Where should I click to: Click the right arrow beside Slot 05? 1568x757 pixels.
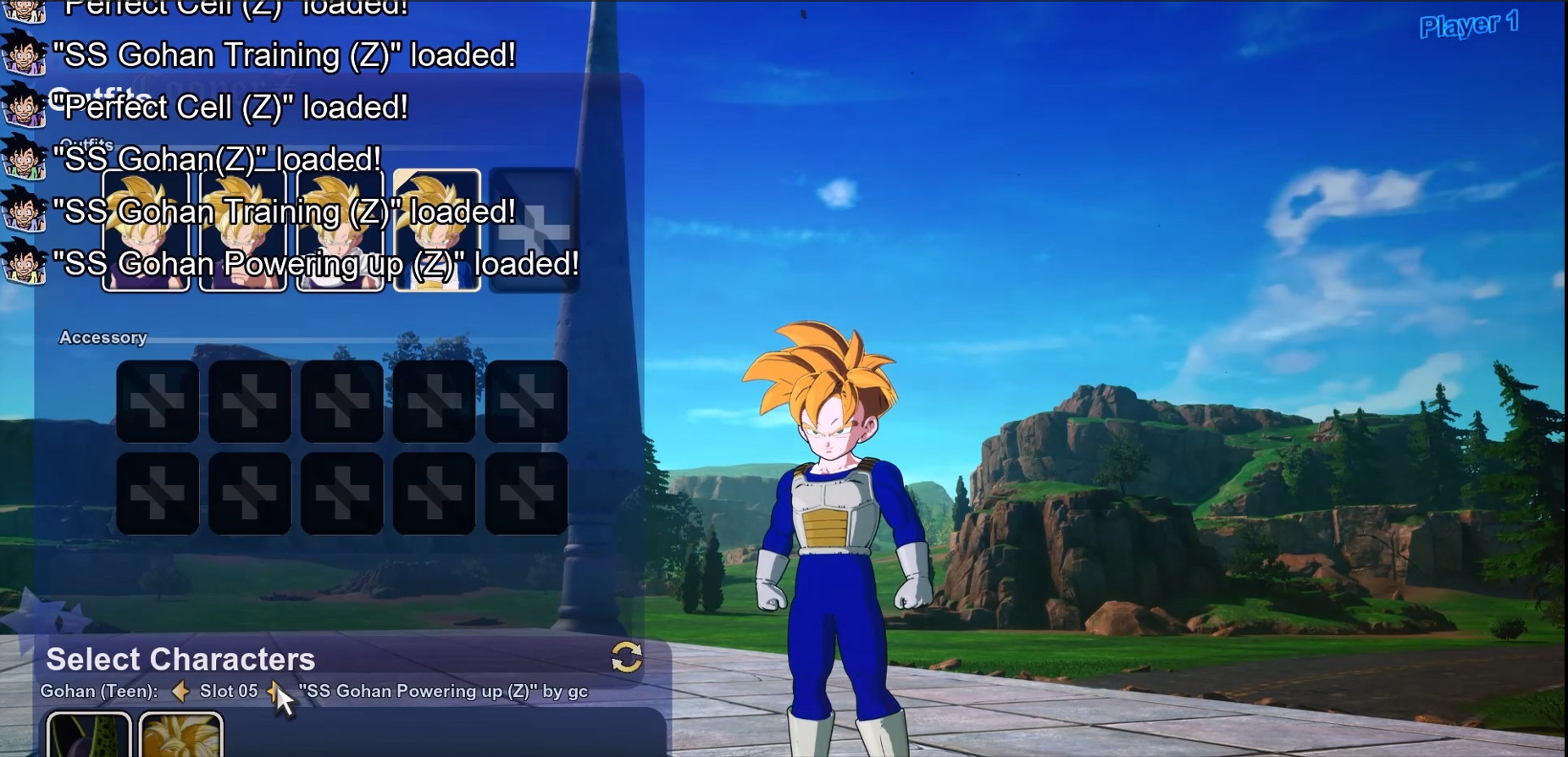point(274,691)
